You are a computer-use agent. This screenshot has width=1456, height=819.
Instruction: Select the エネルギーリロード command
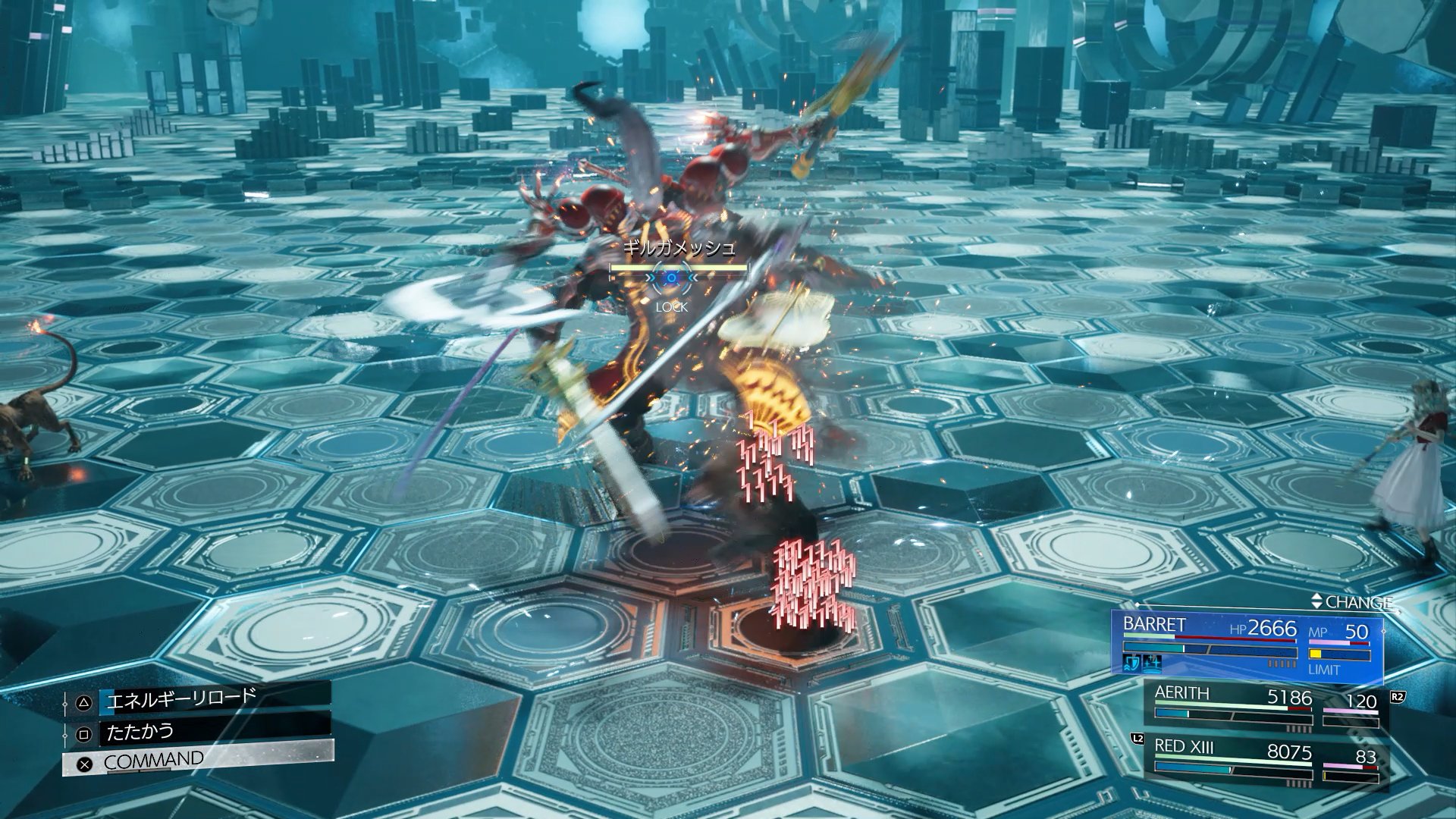199,699
